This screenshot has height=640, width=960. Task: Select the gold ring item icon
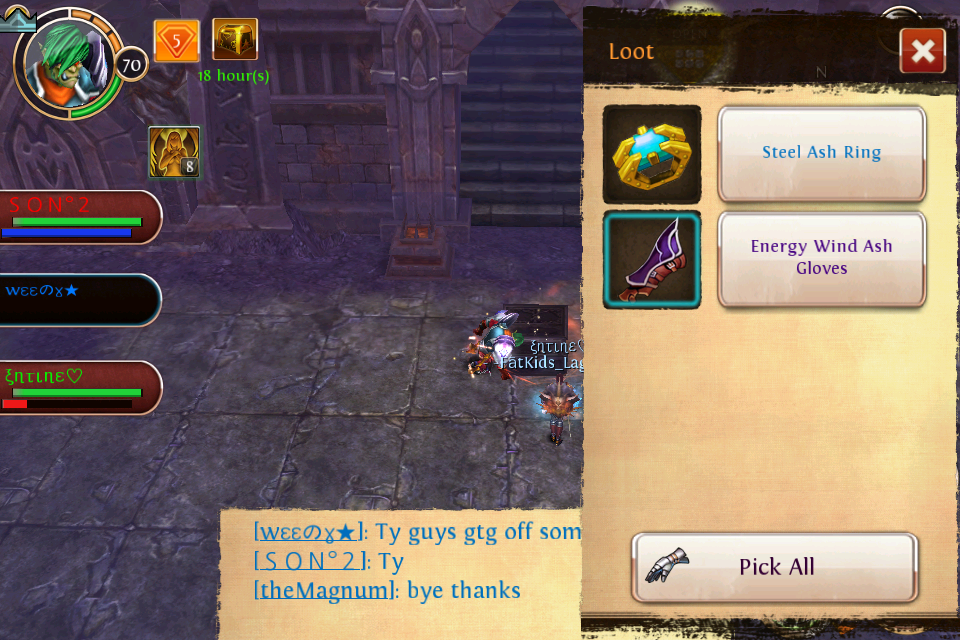[652, 154]
